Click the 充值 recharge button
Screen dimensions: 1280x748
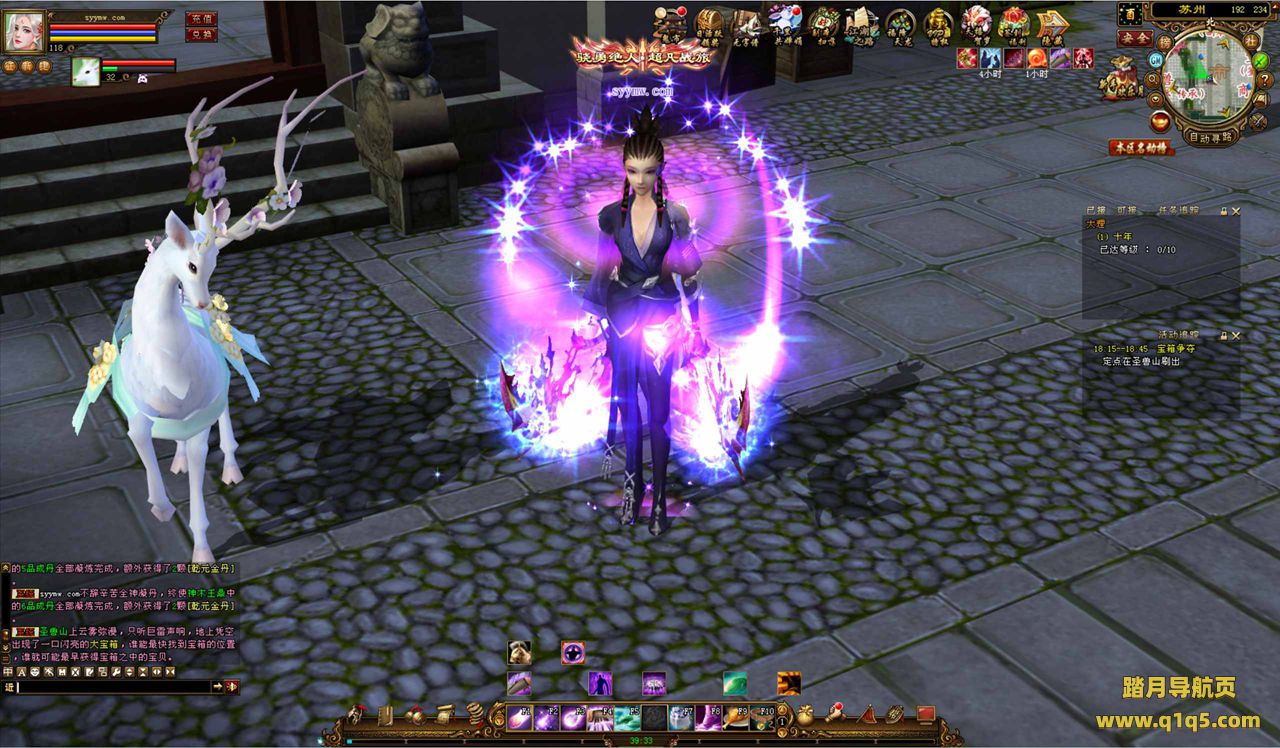point(201,18)
